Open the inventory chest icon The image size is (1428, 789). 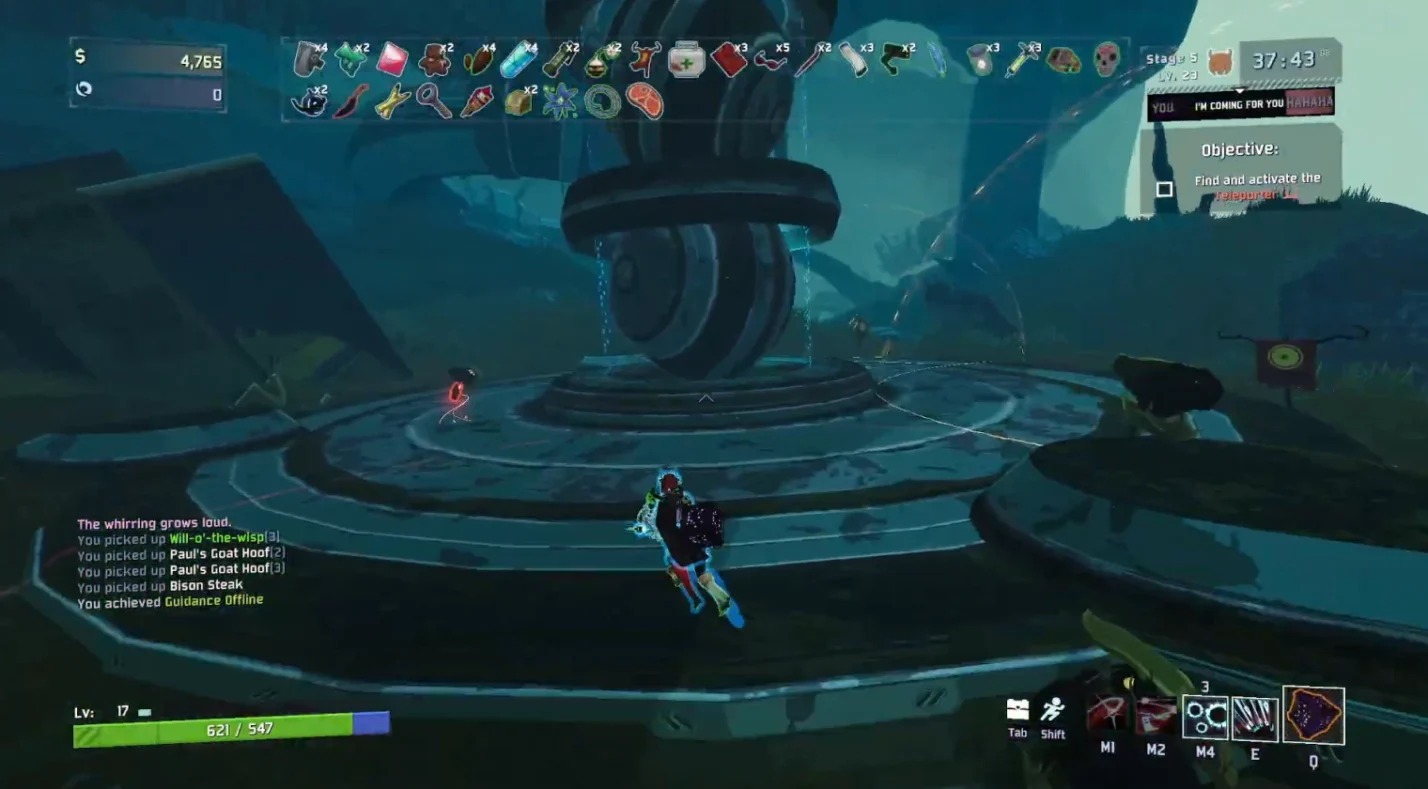point(1017,710)
